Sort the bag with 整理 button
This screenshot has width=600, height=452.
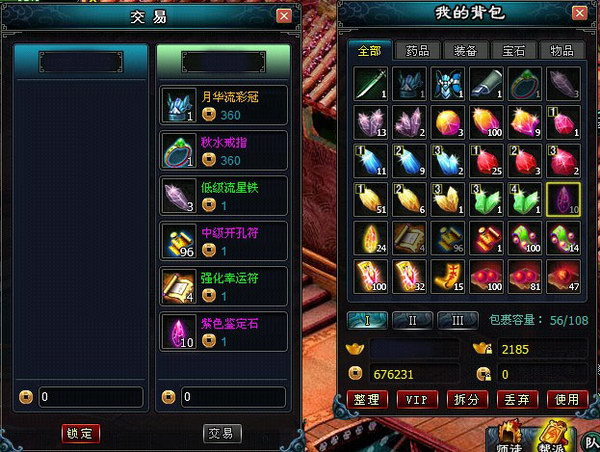click(368, 399)
